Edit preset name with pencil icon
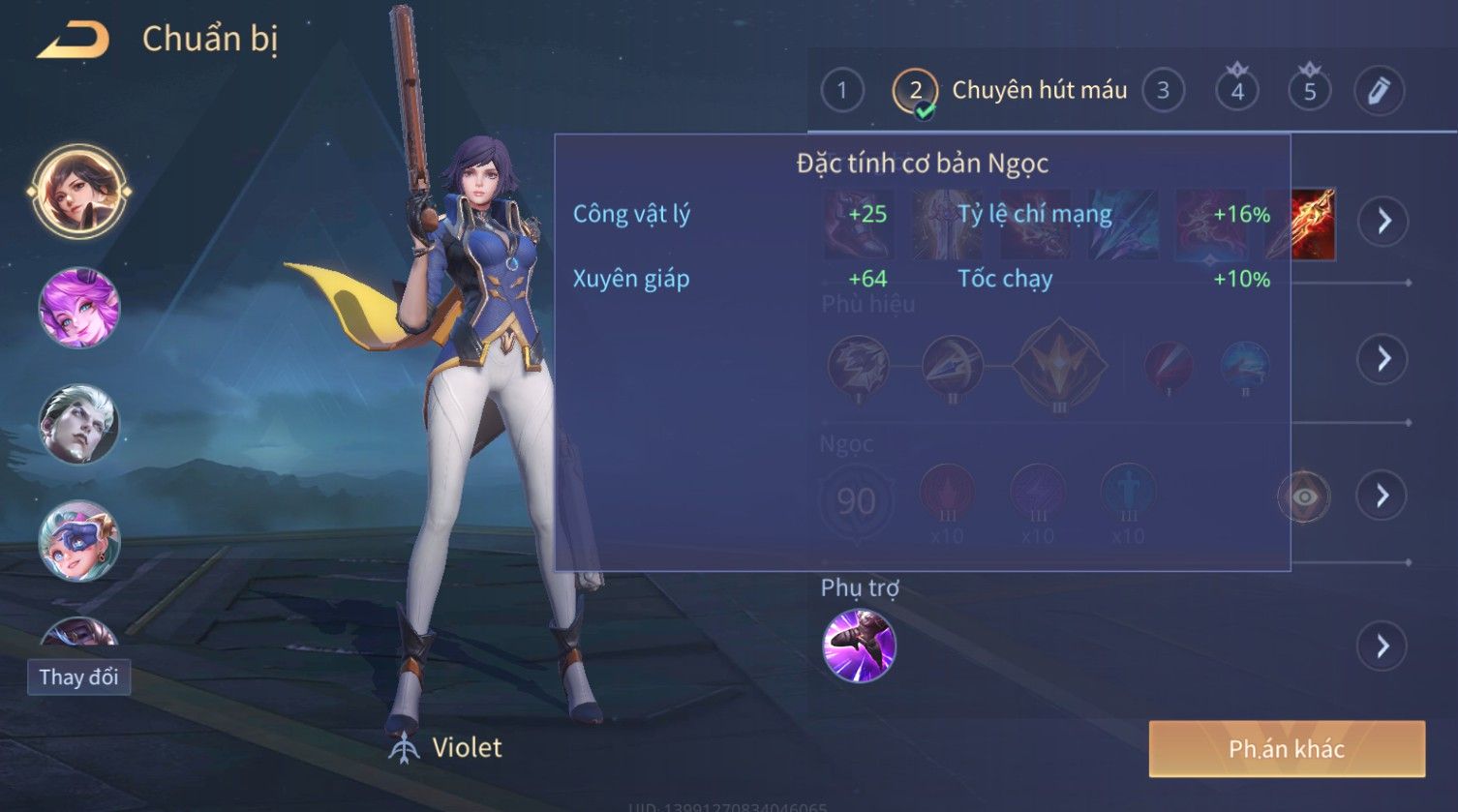Image resolution: width=1458 pixels, height=812 pixels. (x=1379, y=91)
